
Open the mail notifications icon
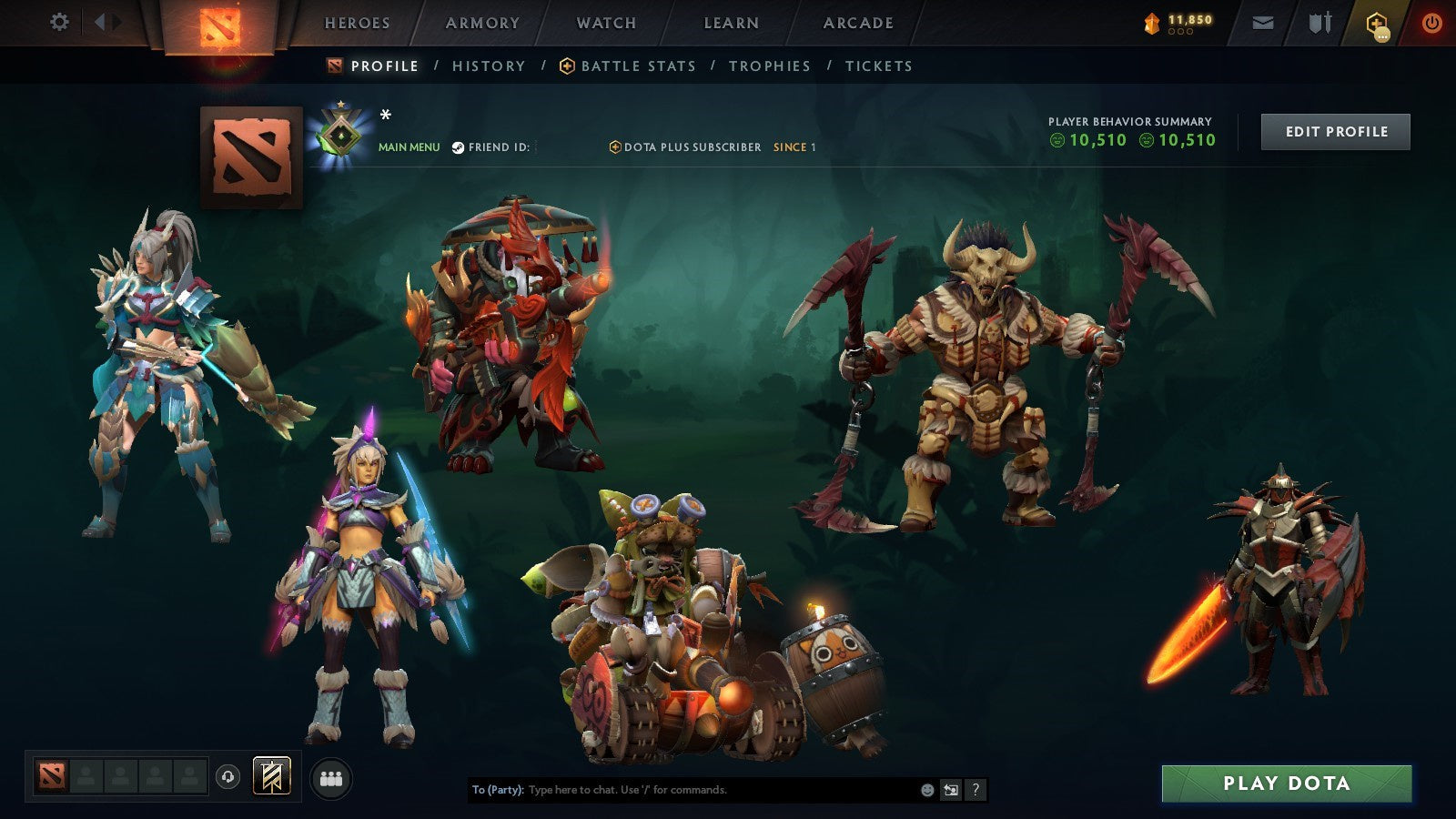1262,22
